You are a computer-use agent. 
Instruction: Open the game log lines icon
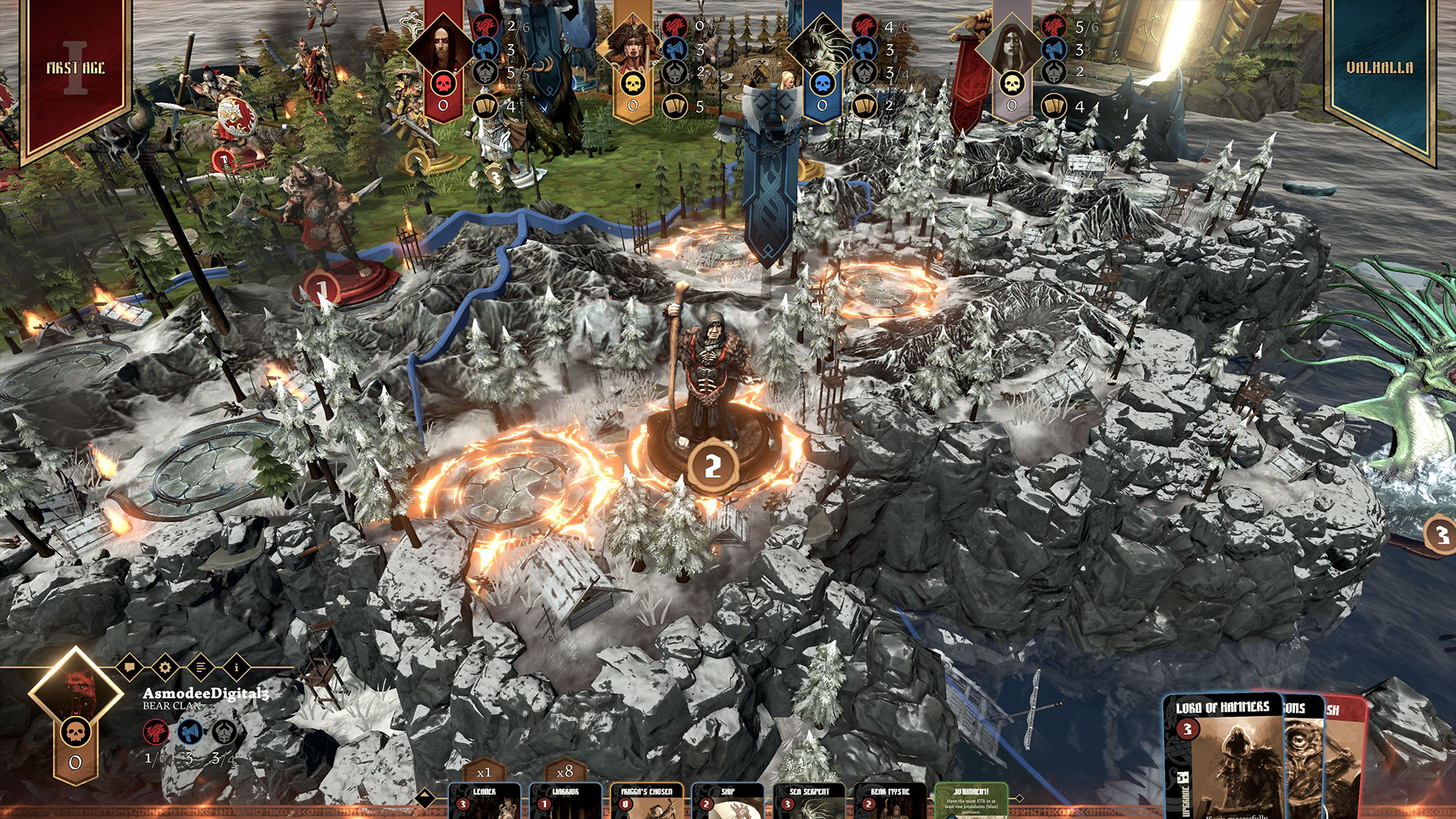(x=200, y=667)
